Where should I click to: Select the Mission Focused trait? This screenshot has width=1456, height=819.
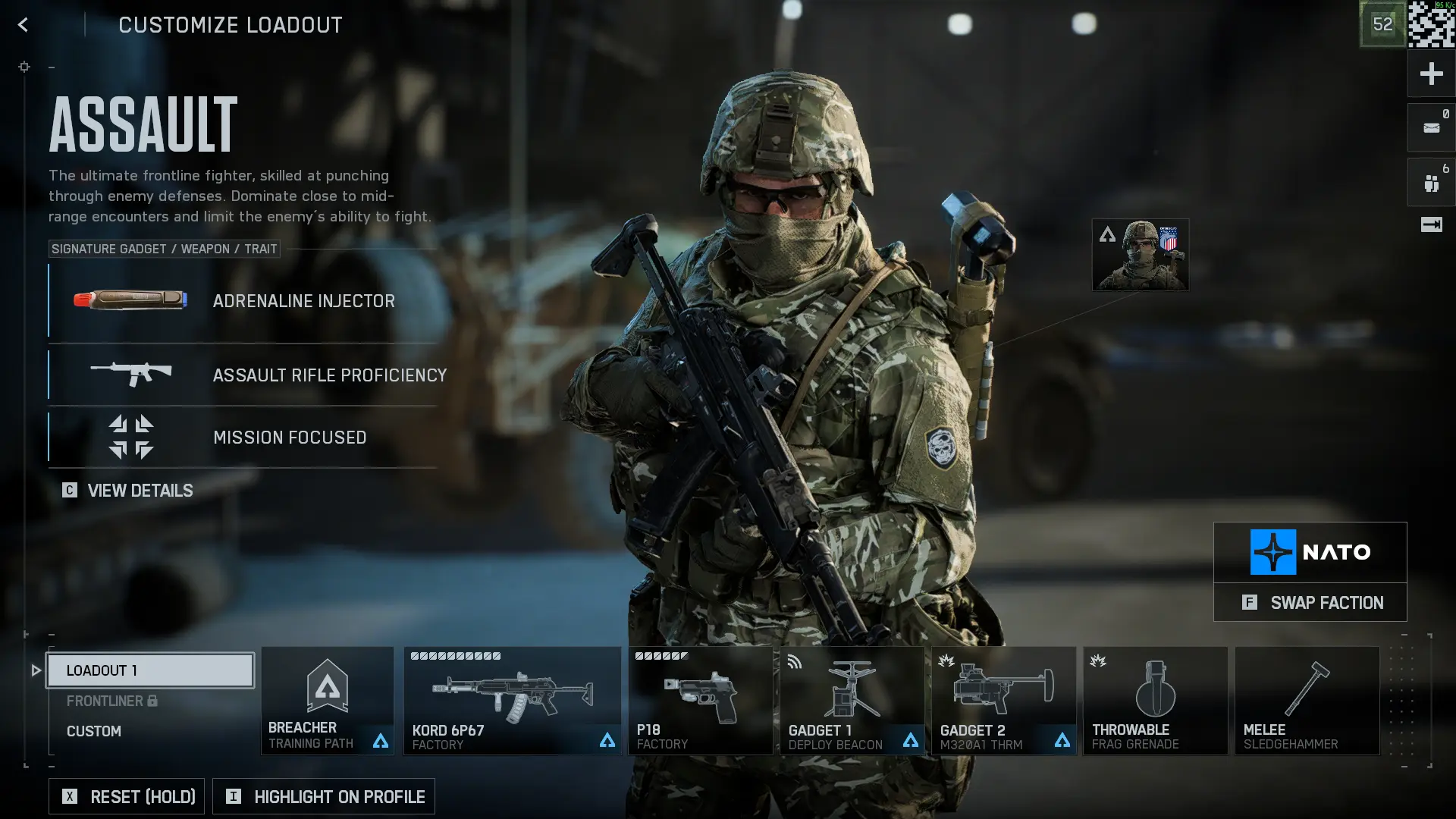243,437
